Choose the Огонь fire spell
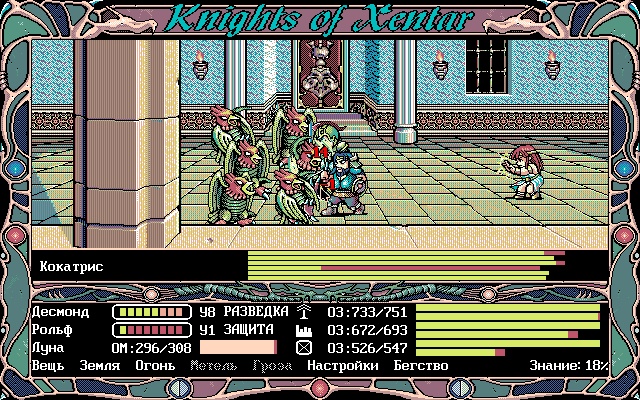This screenshot has width=640, height=400. coord(155,365)
